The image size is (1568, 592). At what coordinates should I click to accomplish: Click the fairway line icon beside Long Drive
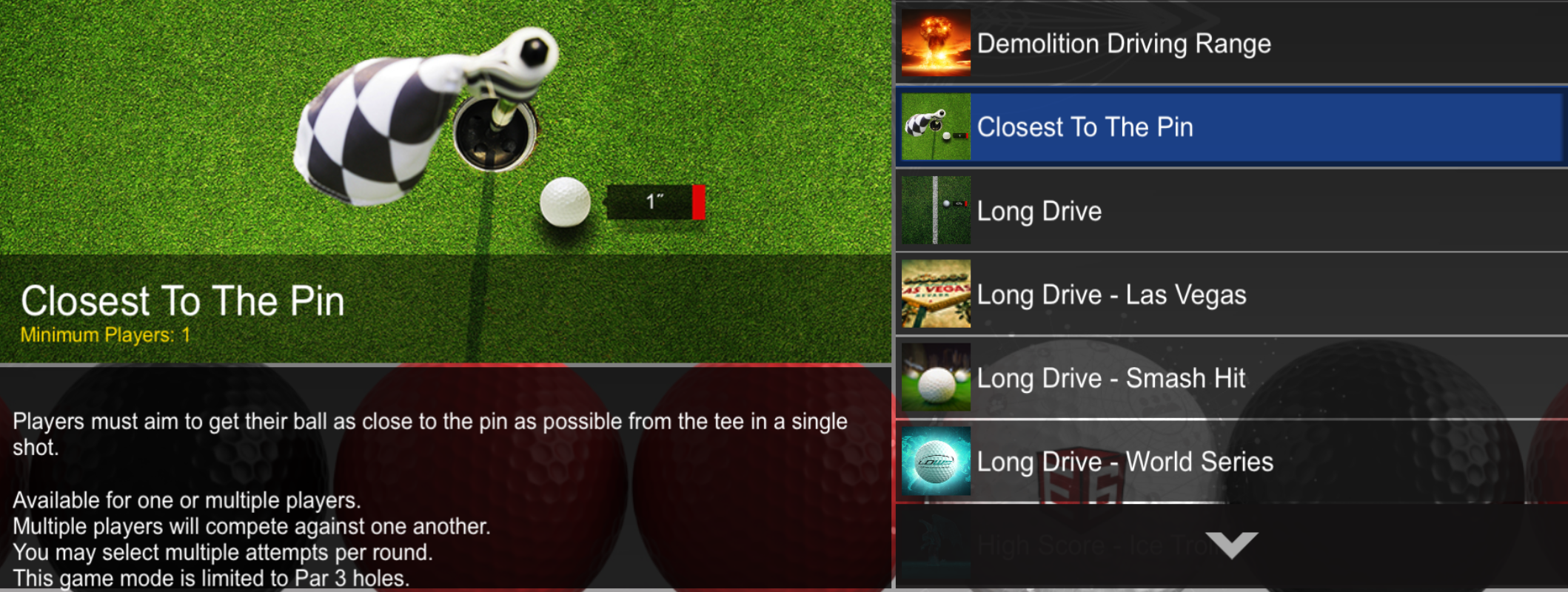[934, 211]
